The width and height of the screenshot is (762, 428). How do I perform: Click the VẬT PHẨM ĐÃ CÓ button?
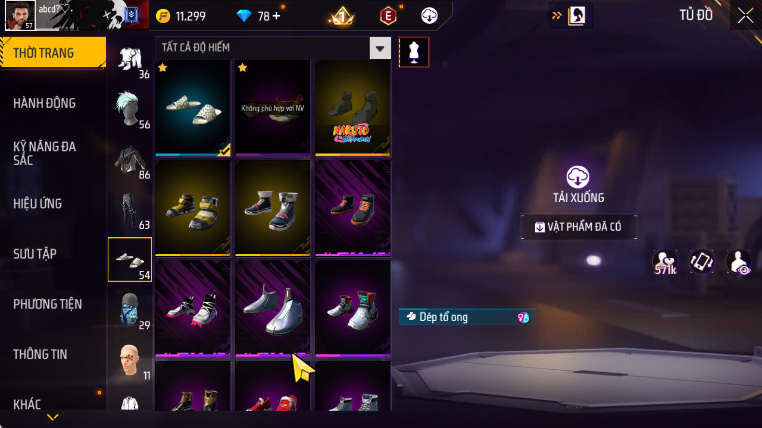point(578,227)
